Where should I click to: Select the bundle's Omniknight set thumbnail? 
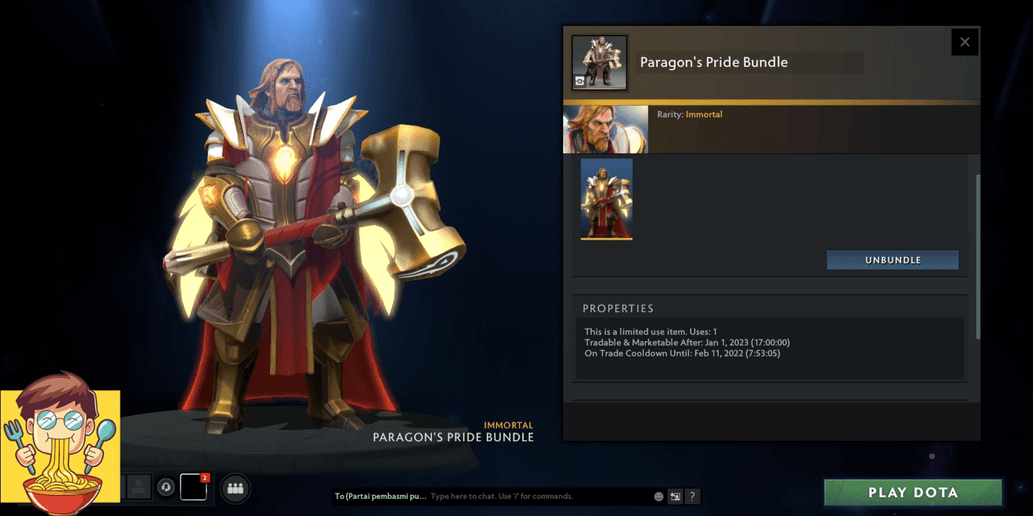click(x=606, y=199)
